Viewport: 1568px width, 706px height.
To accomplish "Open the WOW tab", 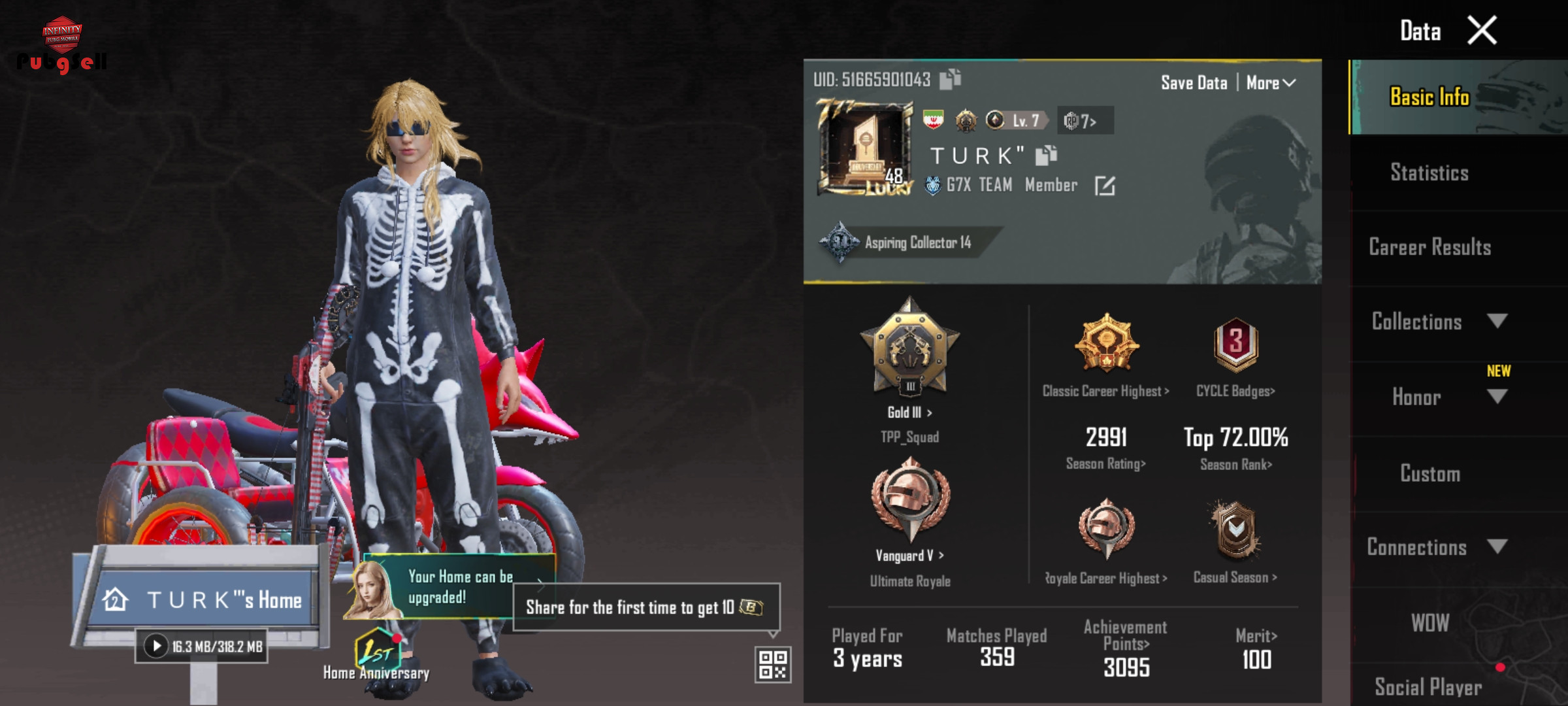I will (x=1429, y=623).
